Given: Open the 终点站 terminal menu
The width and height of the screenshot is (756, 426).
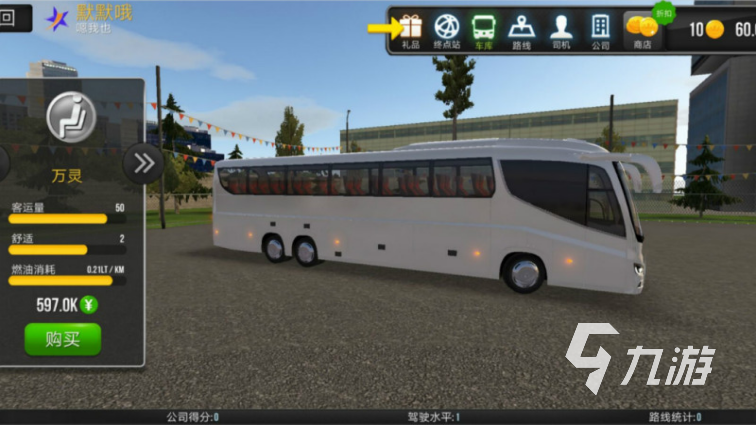Looking at the screenshot, I should click(x=446, y=30).
